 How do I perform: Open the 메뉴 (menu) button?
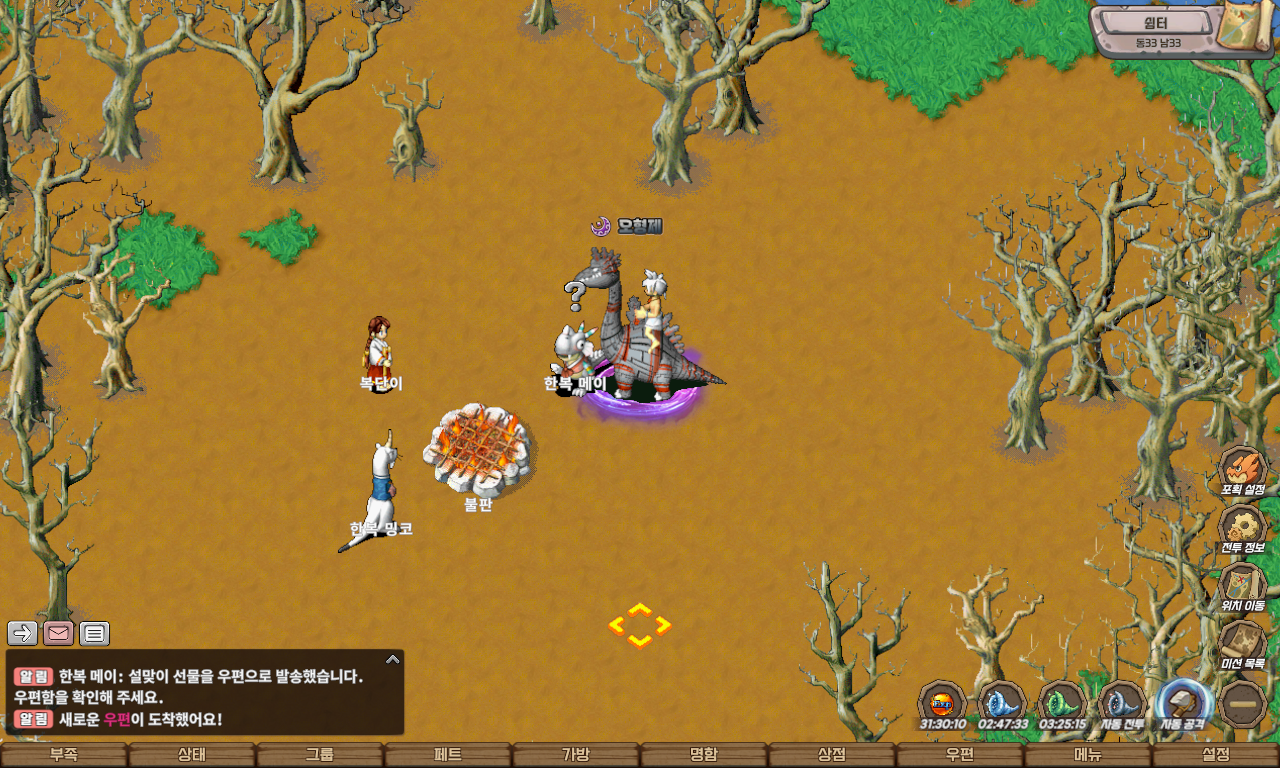1088,755
